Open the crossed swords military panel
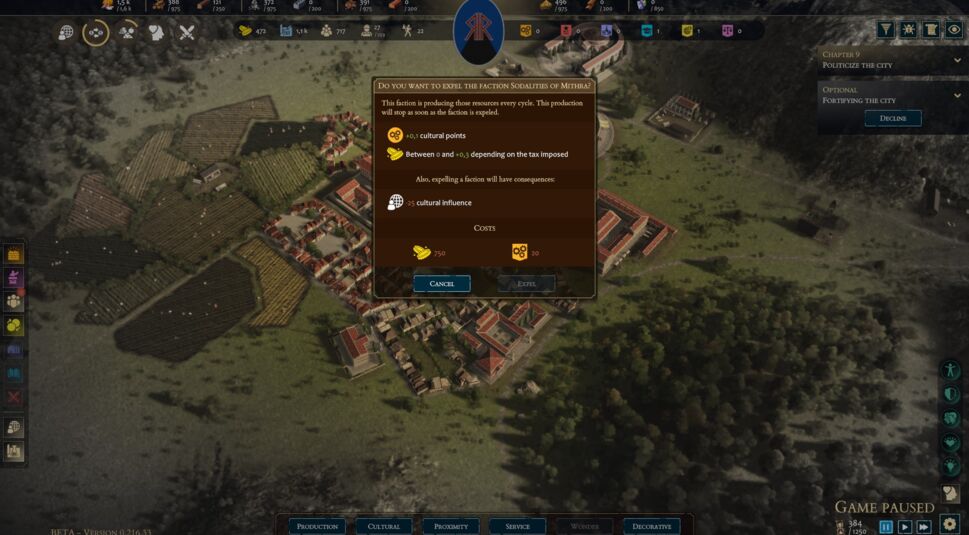 [x=187, y=32]
